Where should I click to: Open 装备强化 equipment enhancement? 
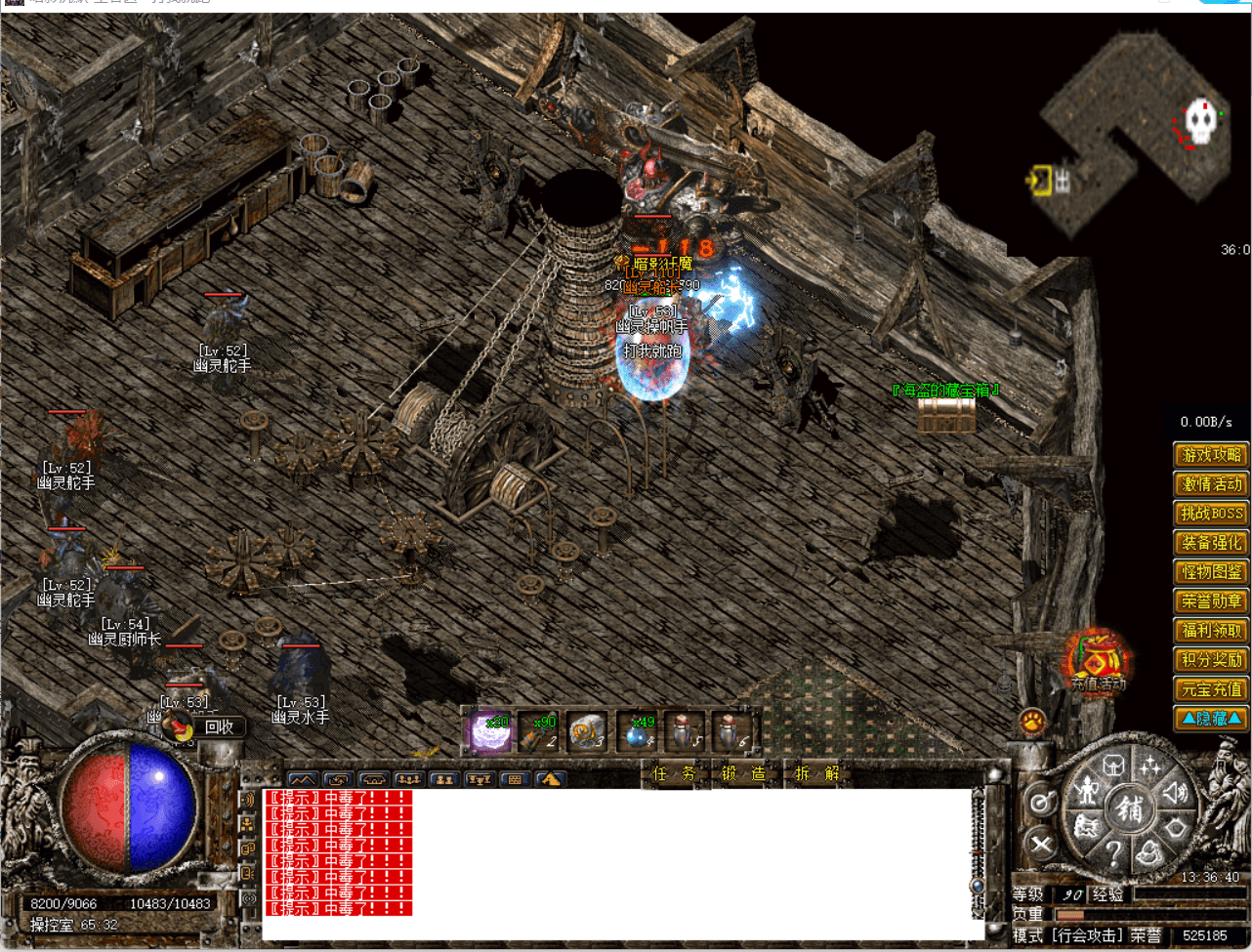click(1211, 543)
